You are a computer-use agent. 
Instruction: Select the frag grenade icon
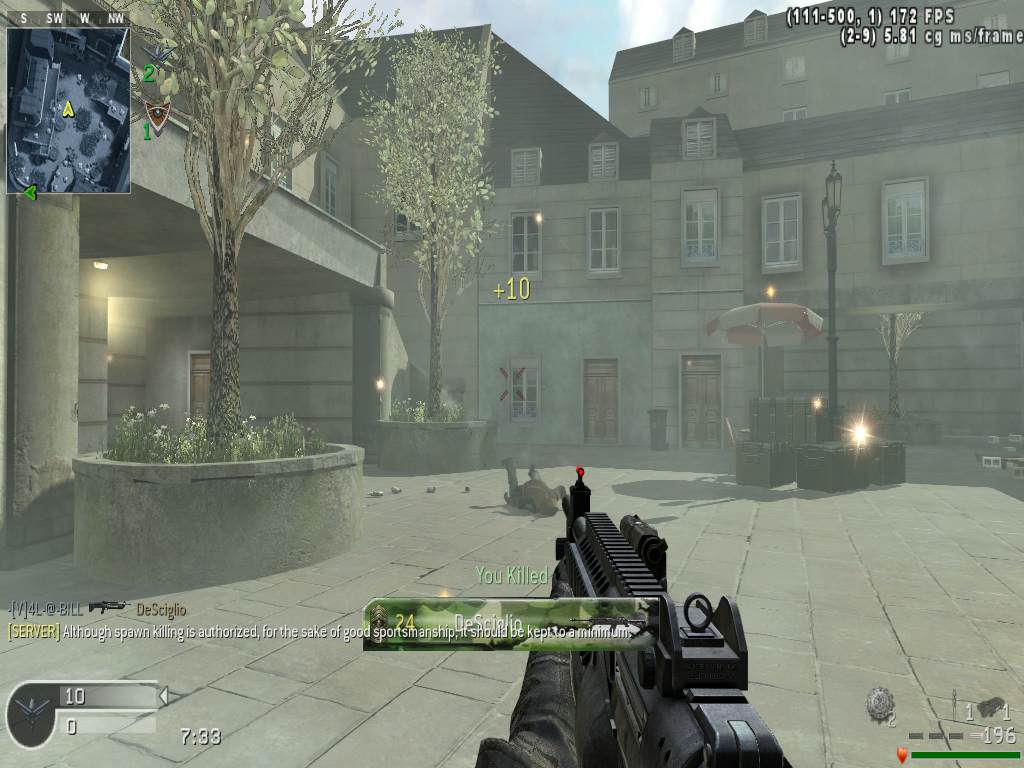tap(880, 702)
